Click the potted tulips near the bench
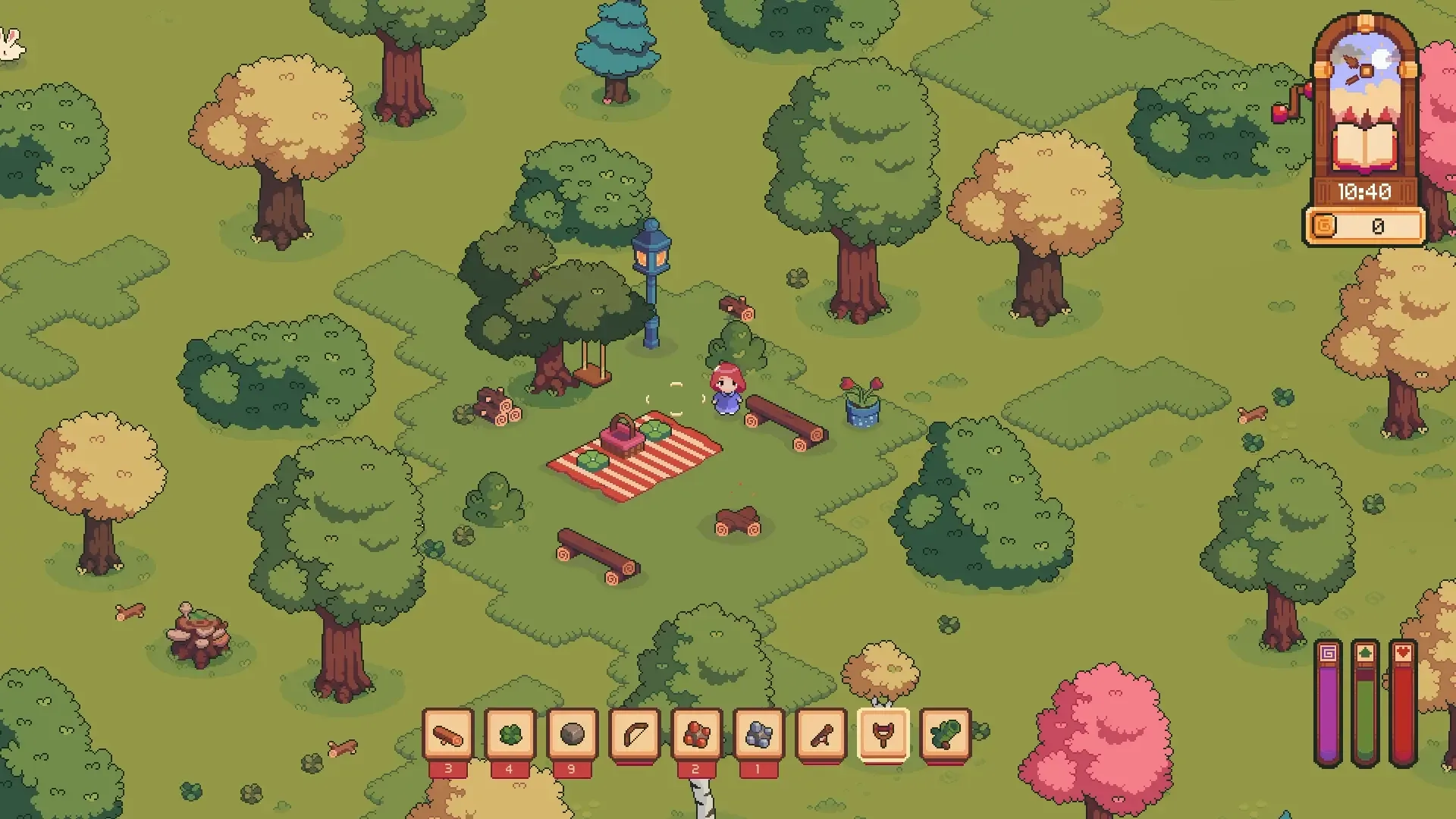The image size is (1456, 819). pyautogui.click(x=861, y=402)
